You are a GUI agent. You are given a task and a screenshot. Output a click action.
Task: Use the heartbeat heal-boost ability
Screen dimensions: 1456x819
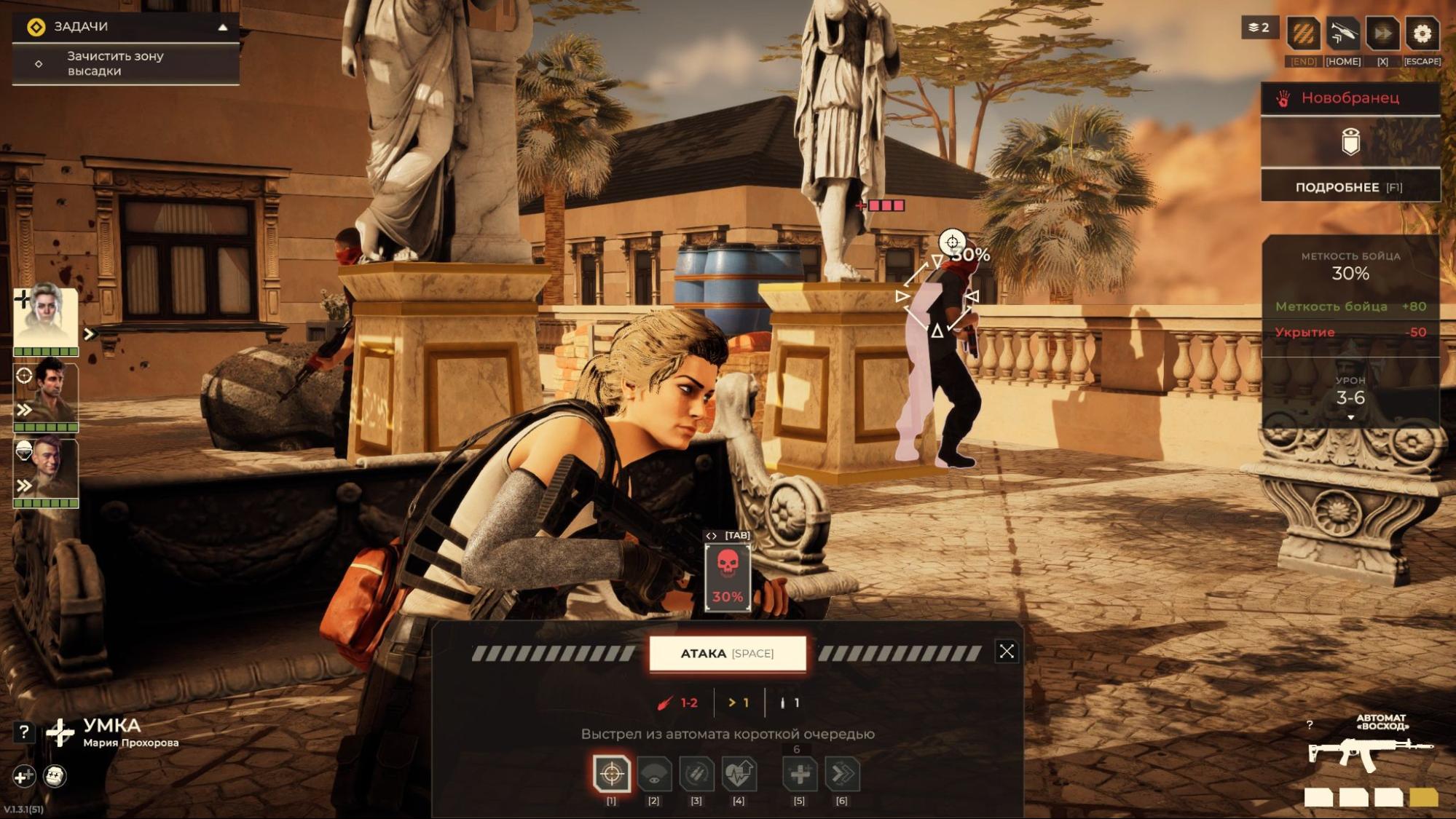coord(739,774)
